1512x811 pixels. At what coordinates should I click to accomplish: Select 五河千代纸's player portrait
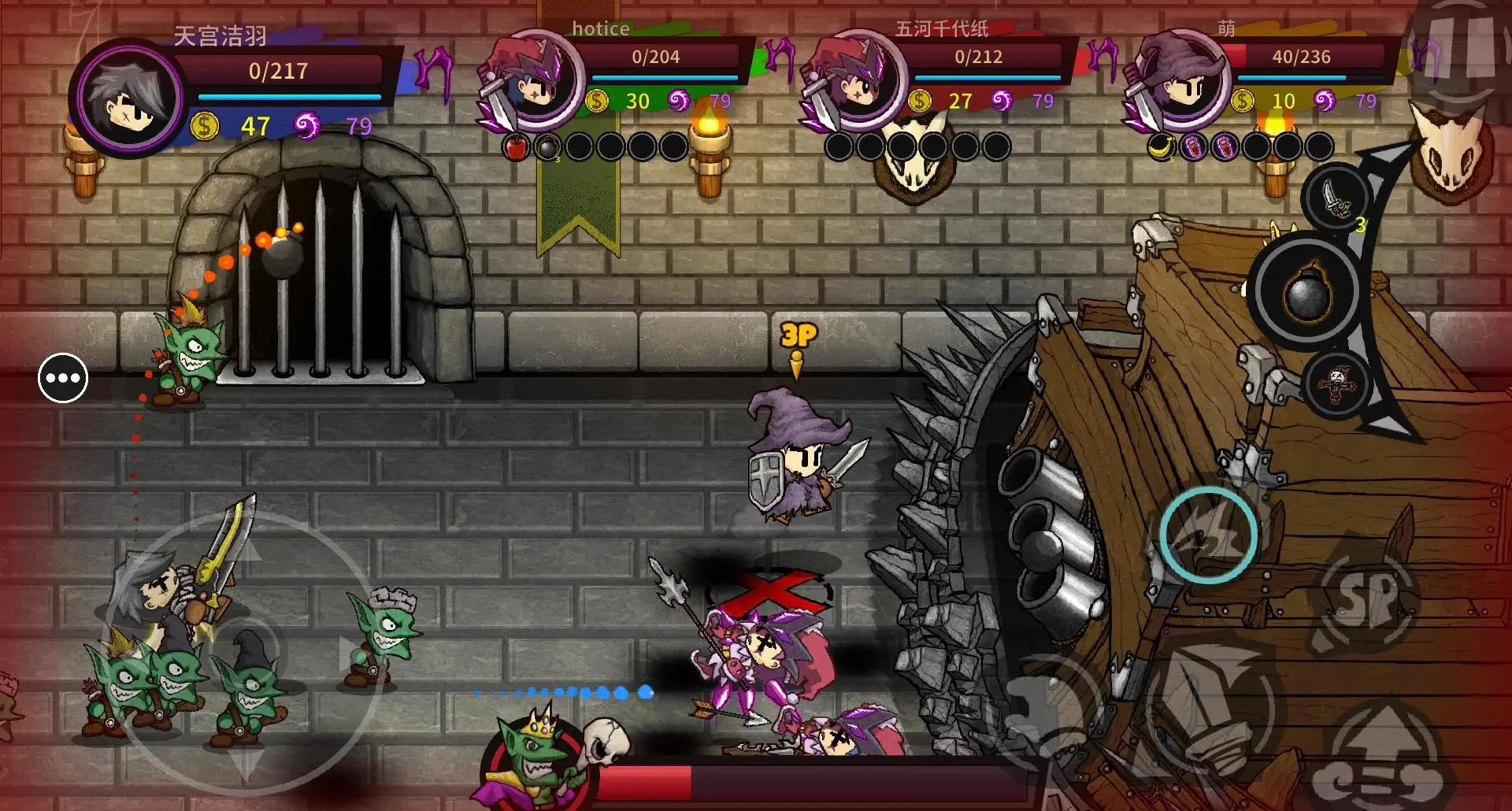[854, 80]
